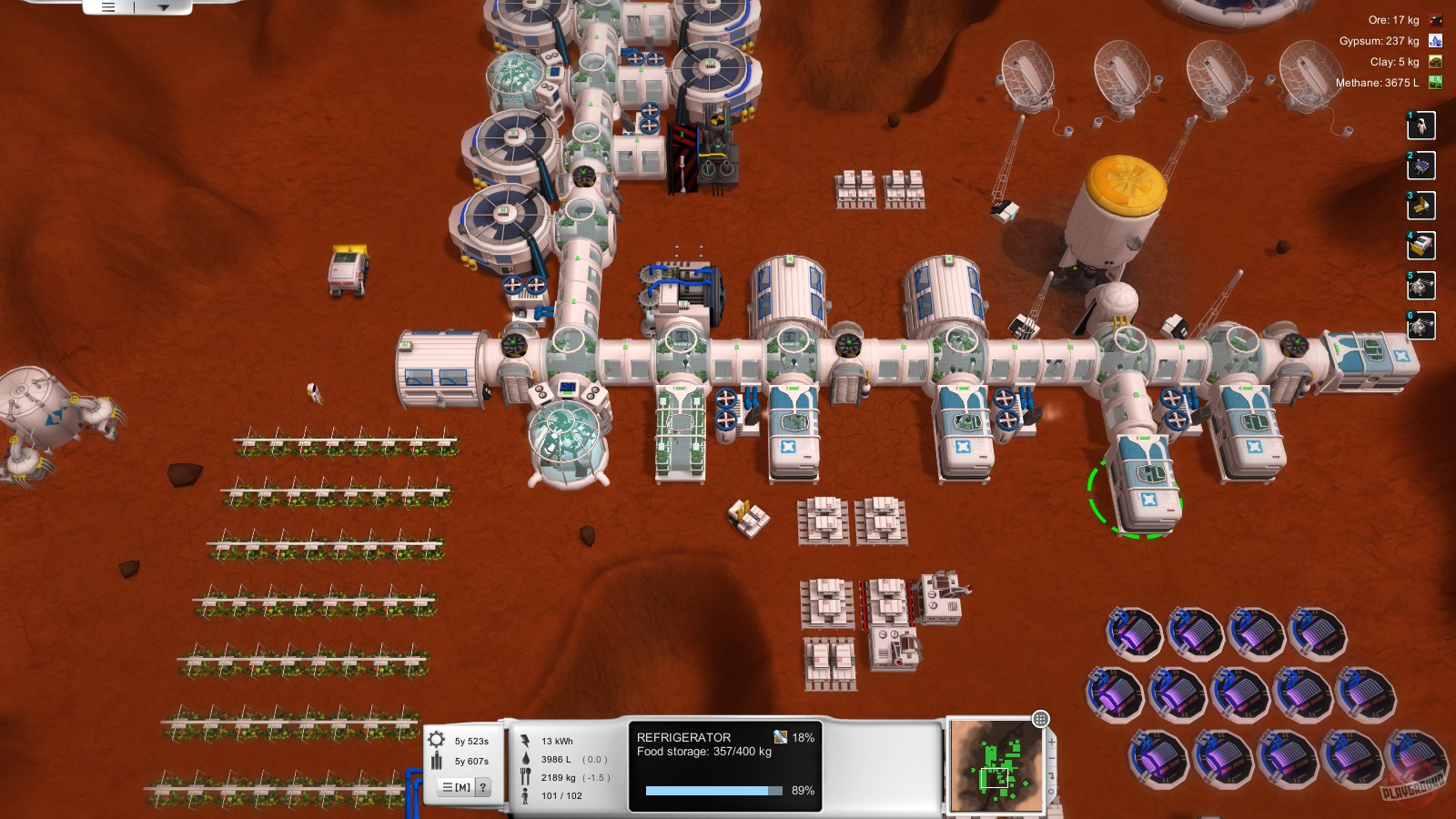Image resolution: width=1456 pixels, height=819 pixels.
Task: Click the minimap zoom plus control
Action: pos(1052,742)
